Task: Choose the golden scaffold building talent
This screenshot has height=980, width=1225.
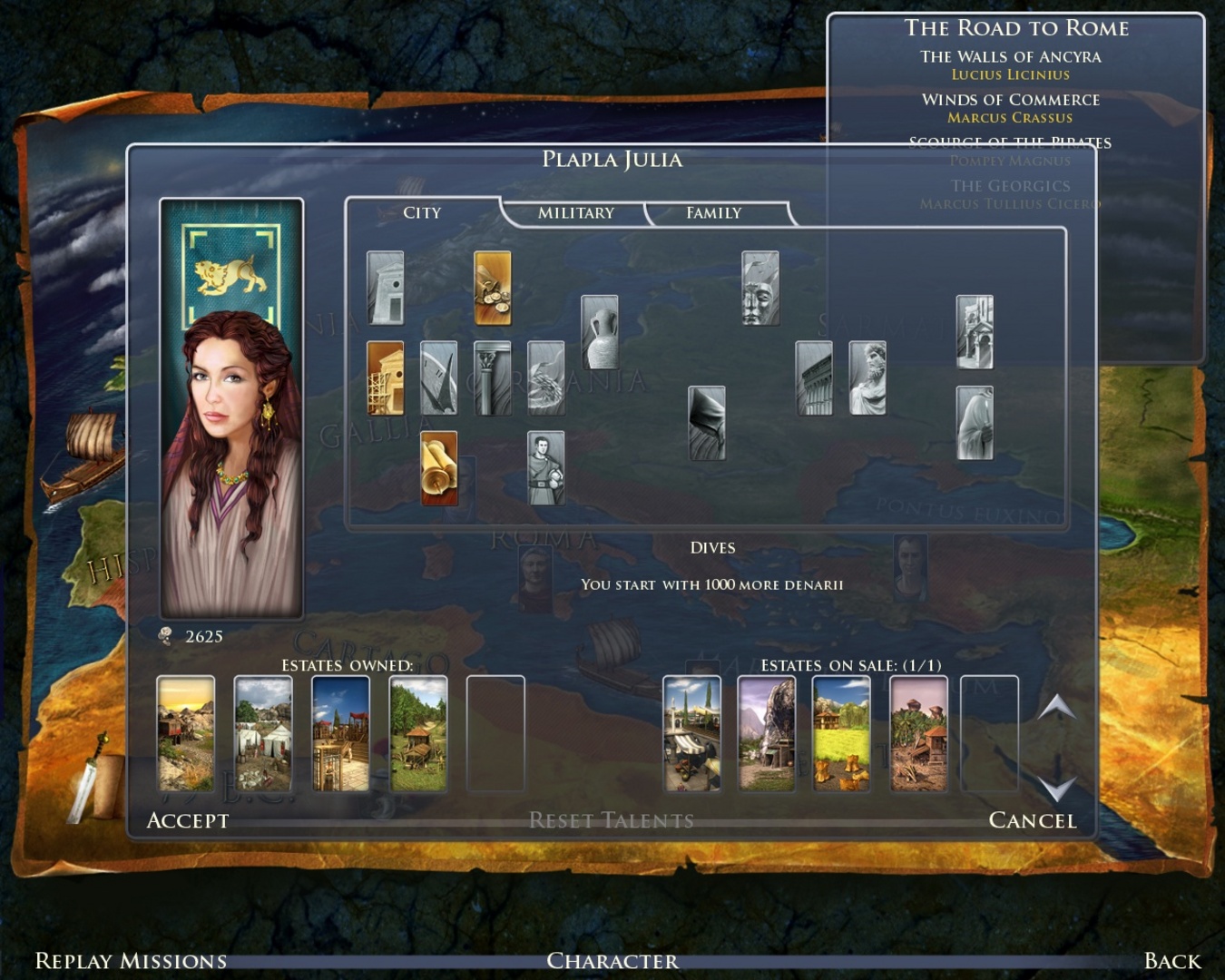Action: click(386, 377)
